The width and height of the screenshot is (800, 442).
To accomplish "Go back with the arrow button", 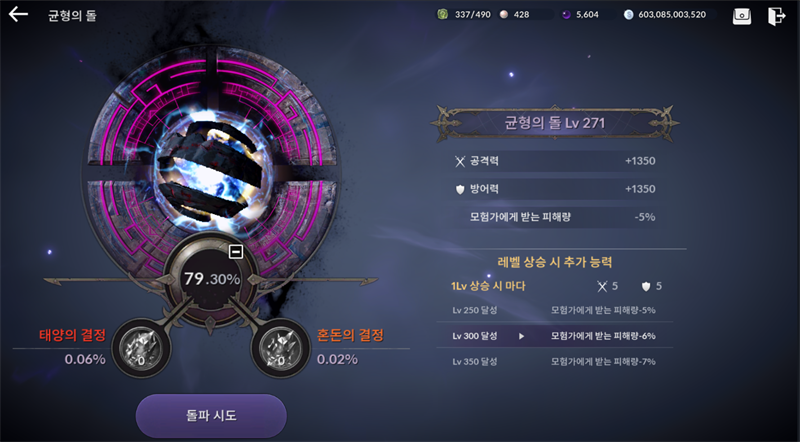I will [x=19, y=15].
